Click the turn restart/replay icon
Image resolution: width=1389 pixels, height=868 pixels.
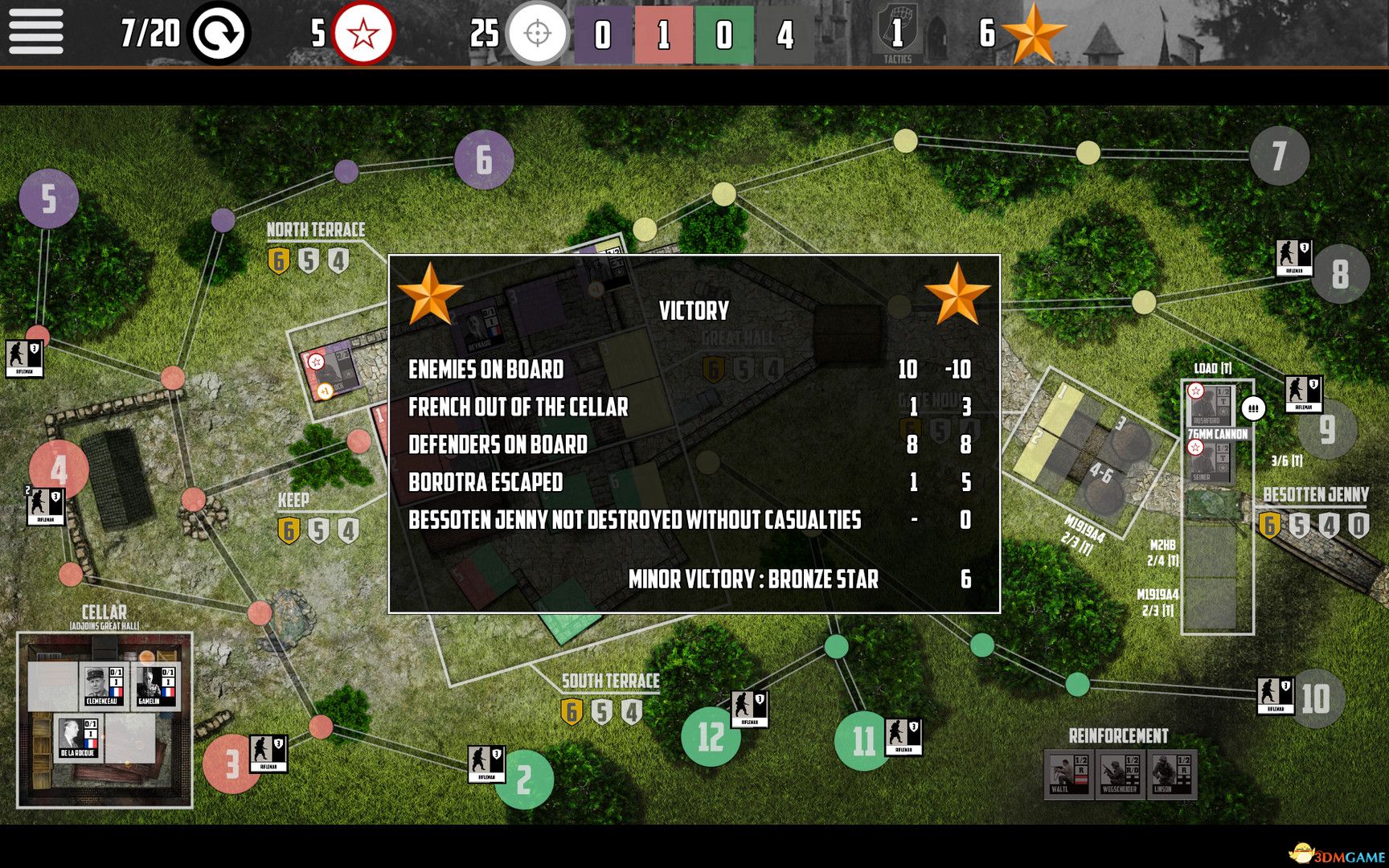pyautogui.click(x=221, y=34)
